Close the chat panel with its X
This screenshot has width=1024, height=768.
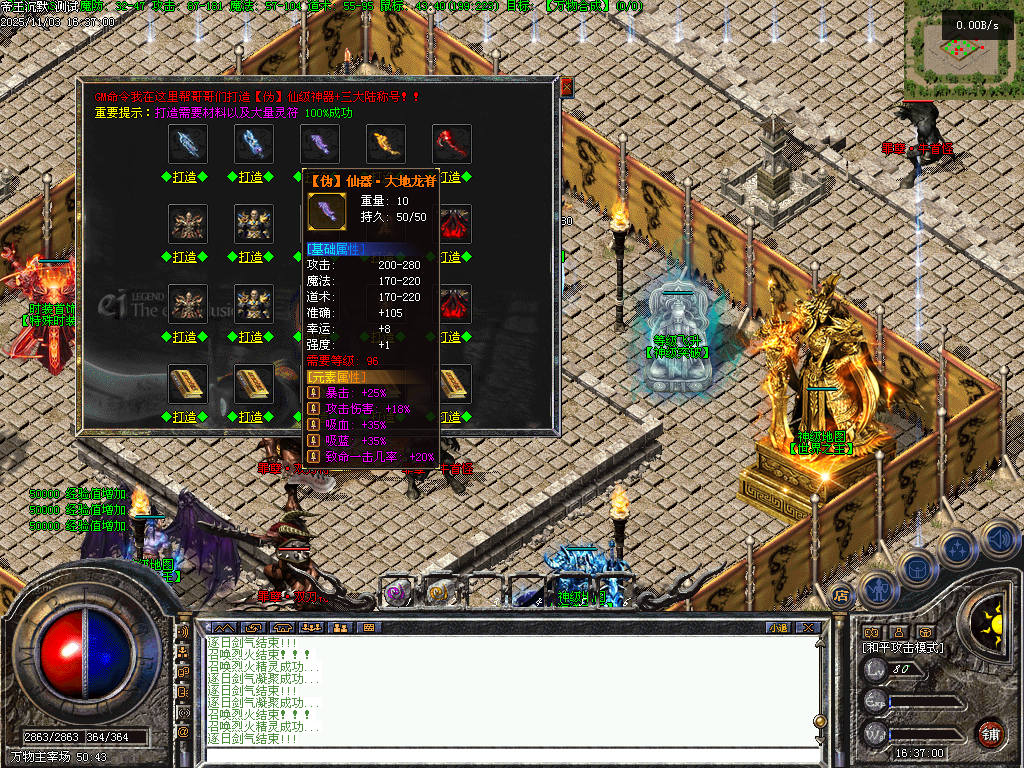pos(807,627)
